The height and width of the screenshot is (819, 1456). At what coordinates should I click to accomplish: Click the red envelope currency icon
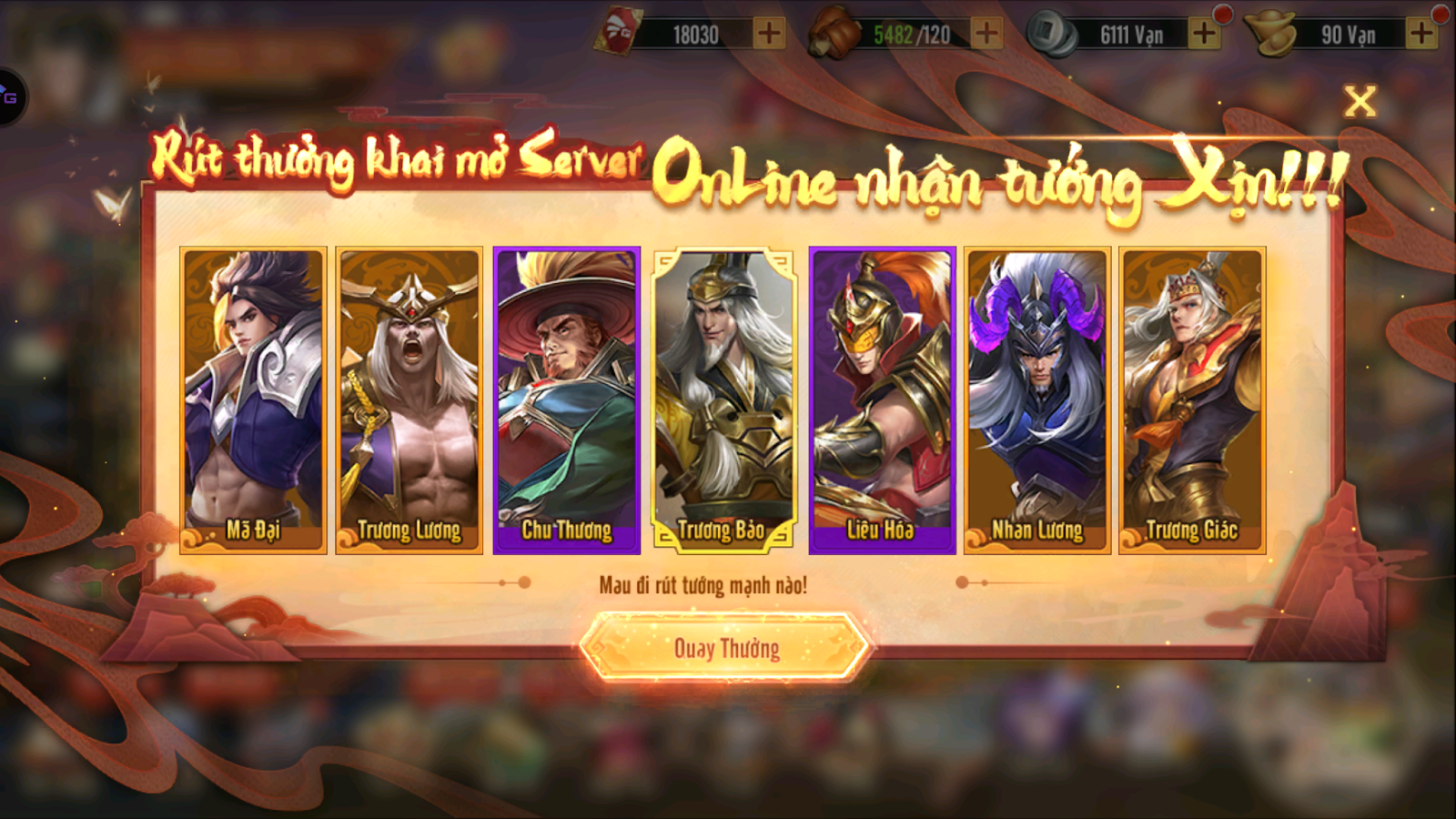(622, 30)
